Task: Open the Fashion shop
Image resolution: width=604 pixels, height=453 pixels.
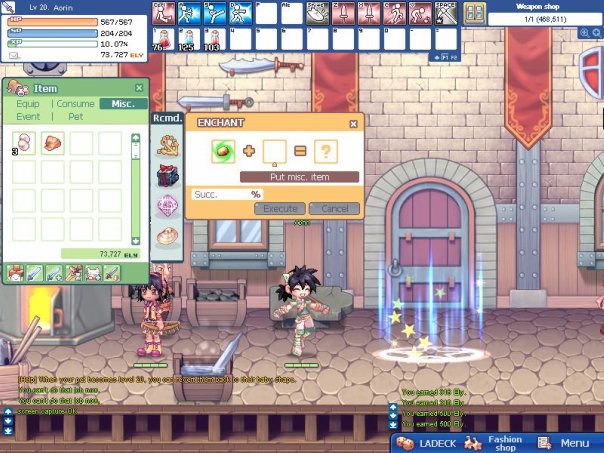Action: (497, 442)
